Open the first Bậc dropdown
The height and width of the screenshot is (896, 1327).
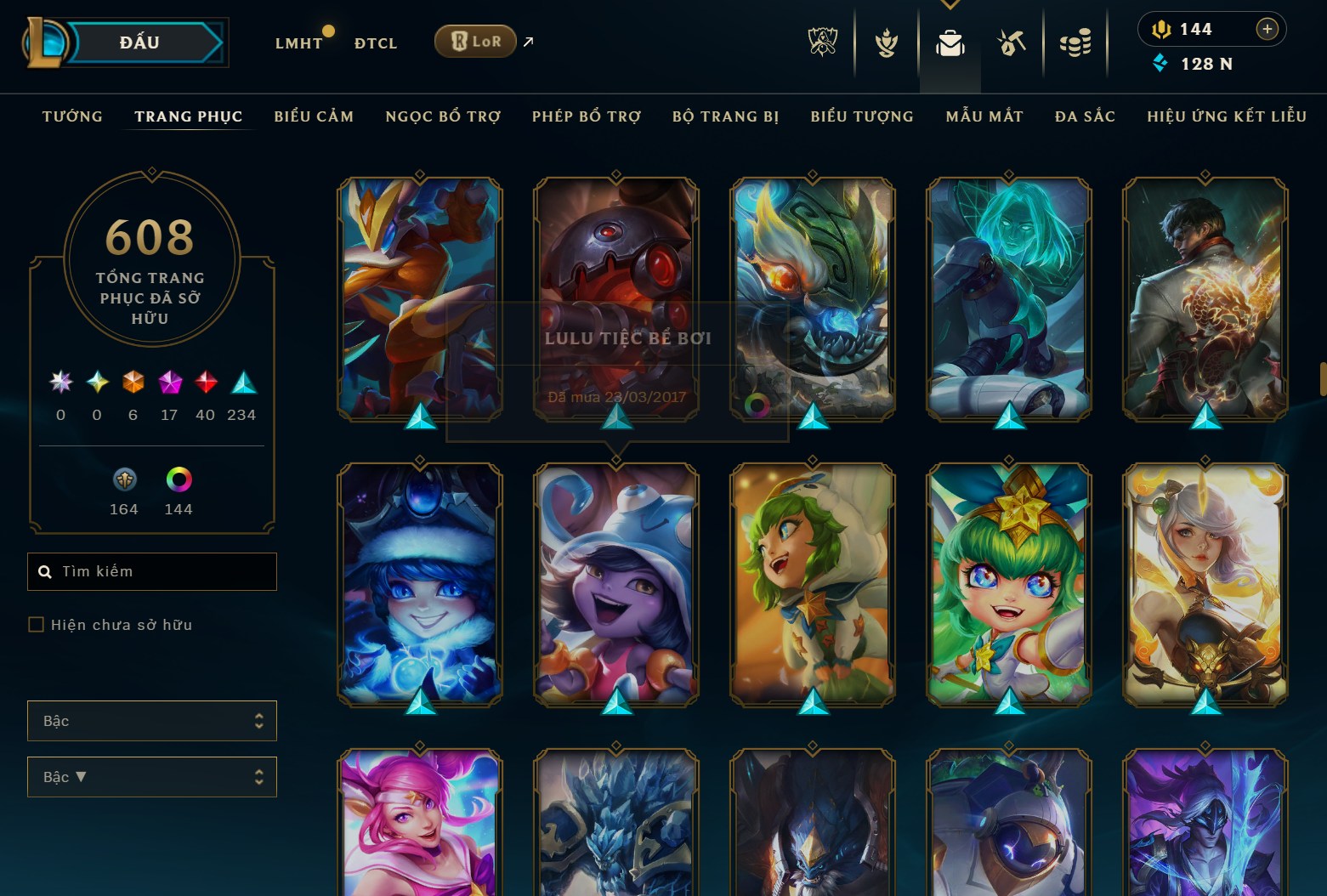click(151, 720)
